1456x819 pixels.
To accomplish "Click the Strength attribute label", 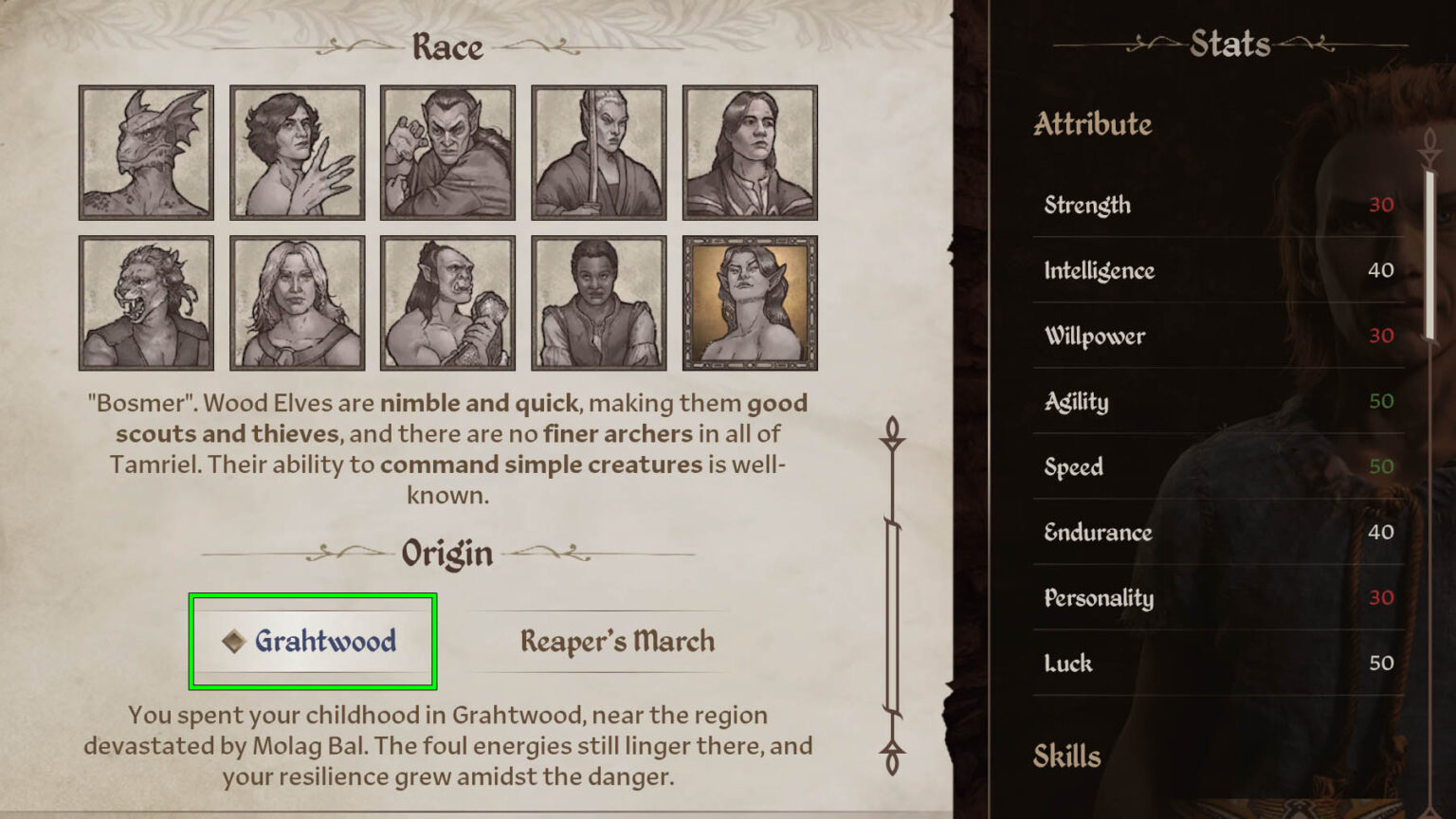I will pyautogui.click(x=1086, y=205).
